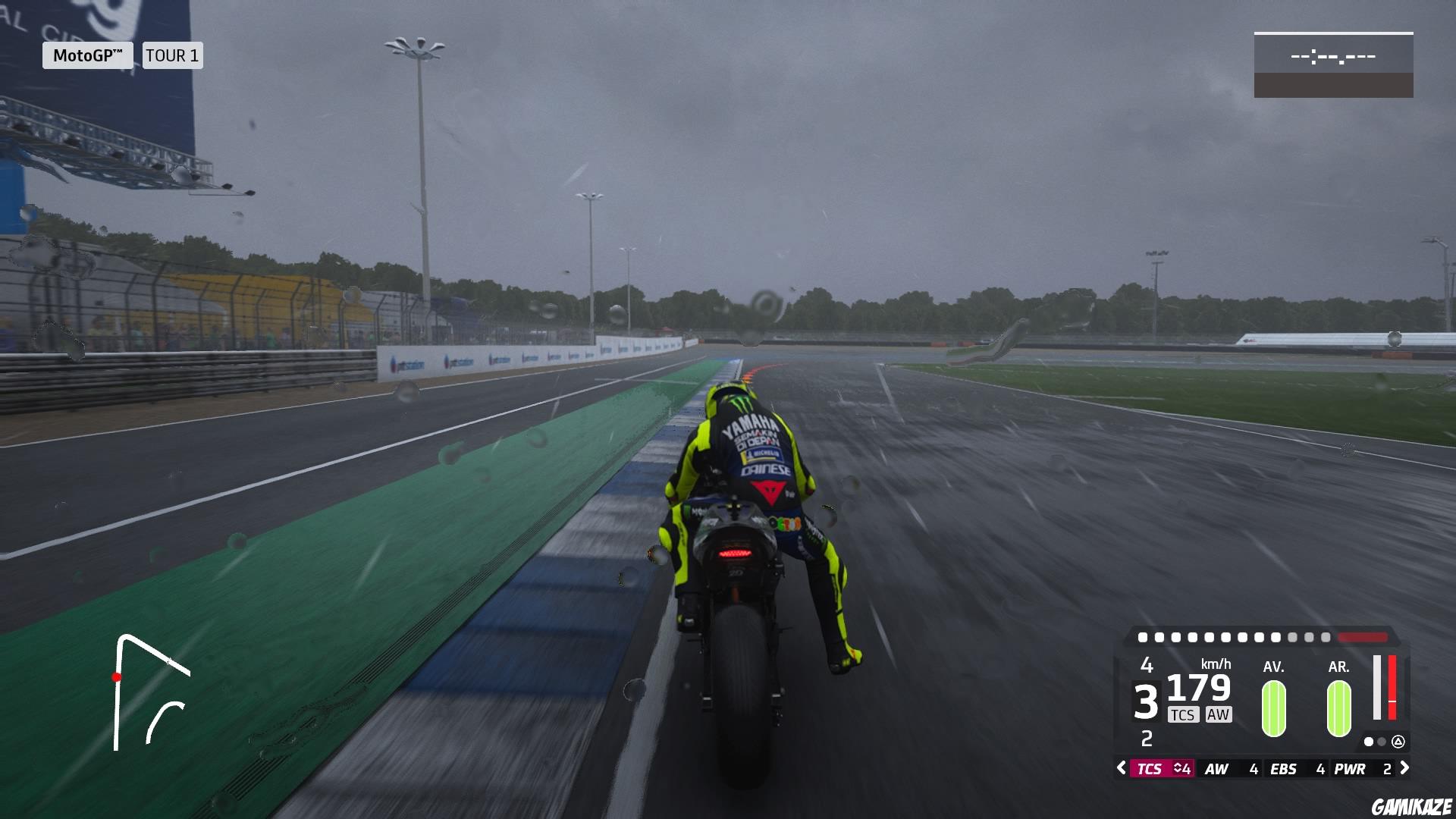Click the AW indicator under the speedometer
Screen dimensions: 1456x819
1219,715
